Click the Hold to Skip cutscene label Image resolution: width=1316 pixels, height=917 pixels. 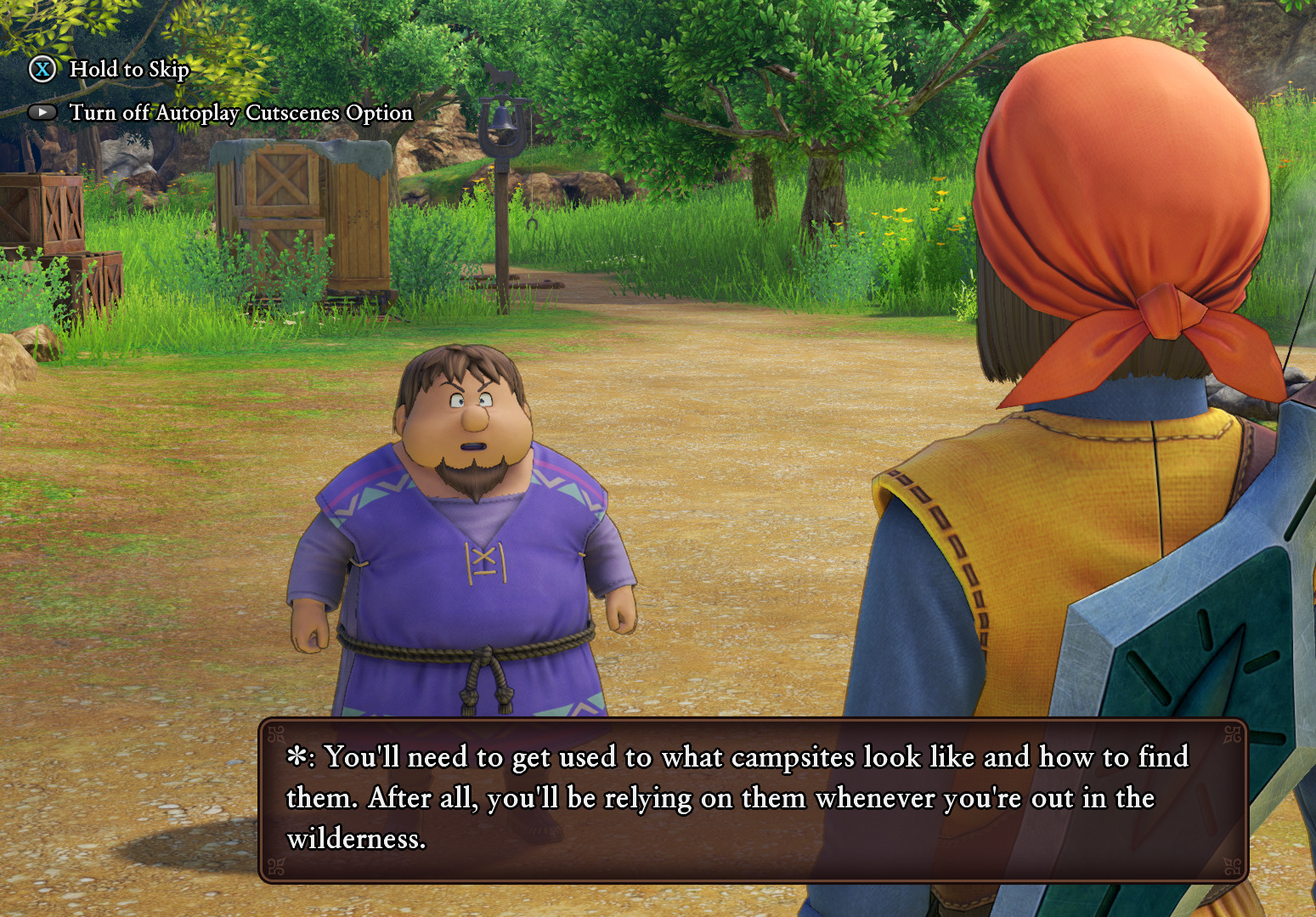pos(129,69)
